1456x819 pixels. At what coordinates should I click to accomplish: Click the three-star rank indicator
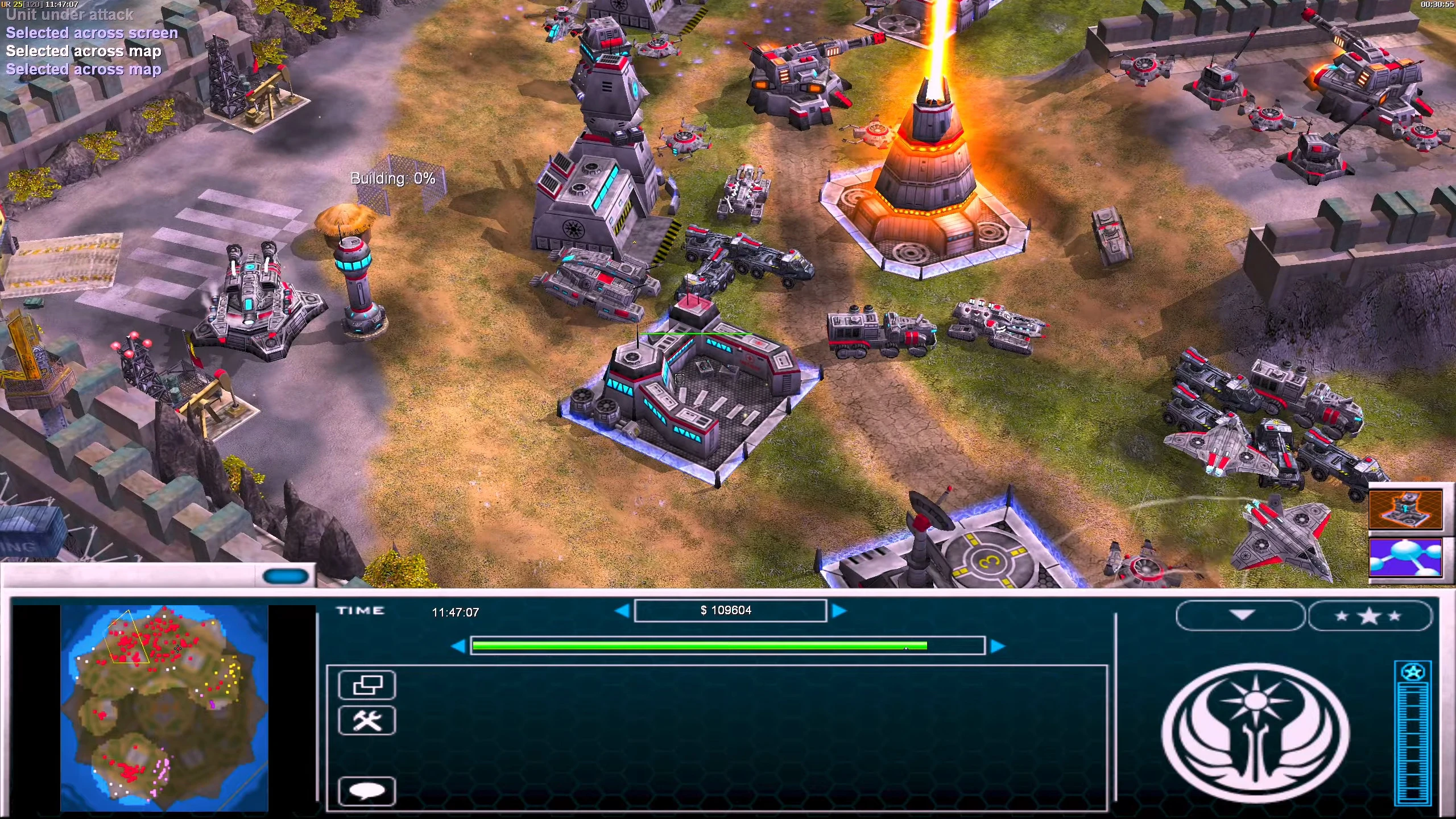point(1369,615)
